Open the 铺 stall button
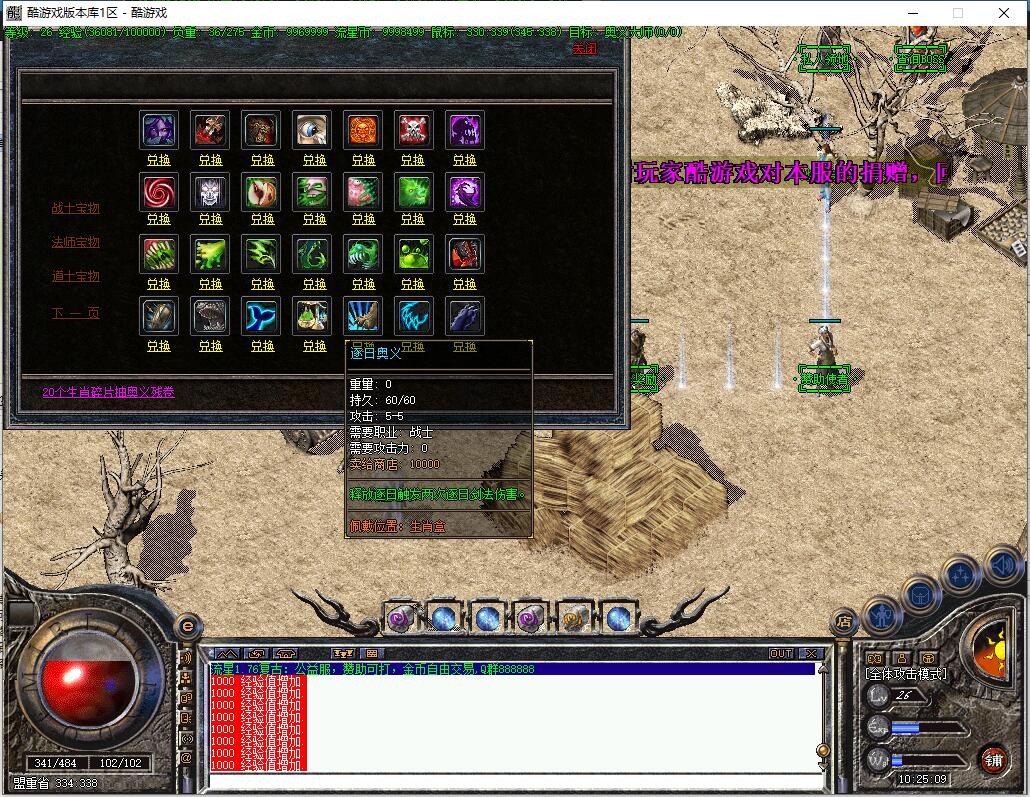This screenshot has width=1030, height=797. click(992, 759)
